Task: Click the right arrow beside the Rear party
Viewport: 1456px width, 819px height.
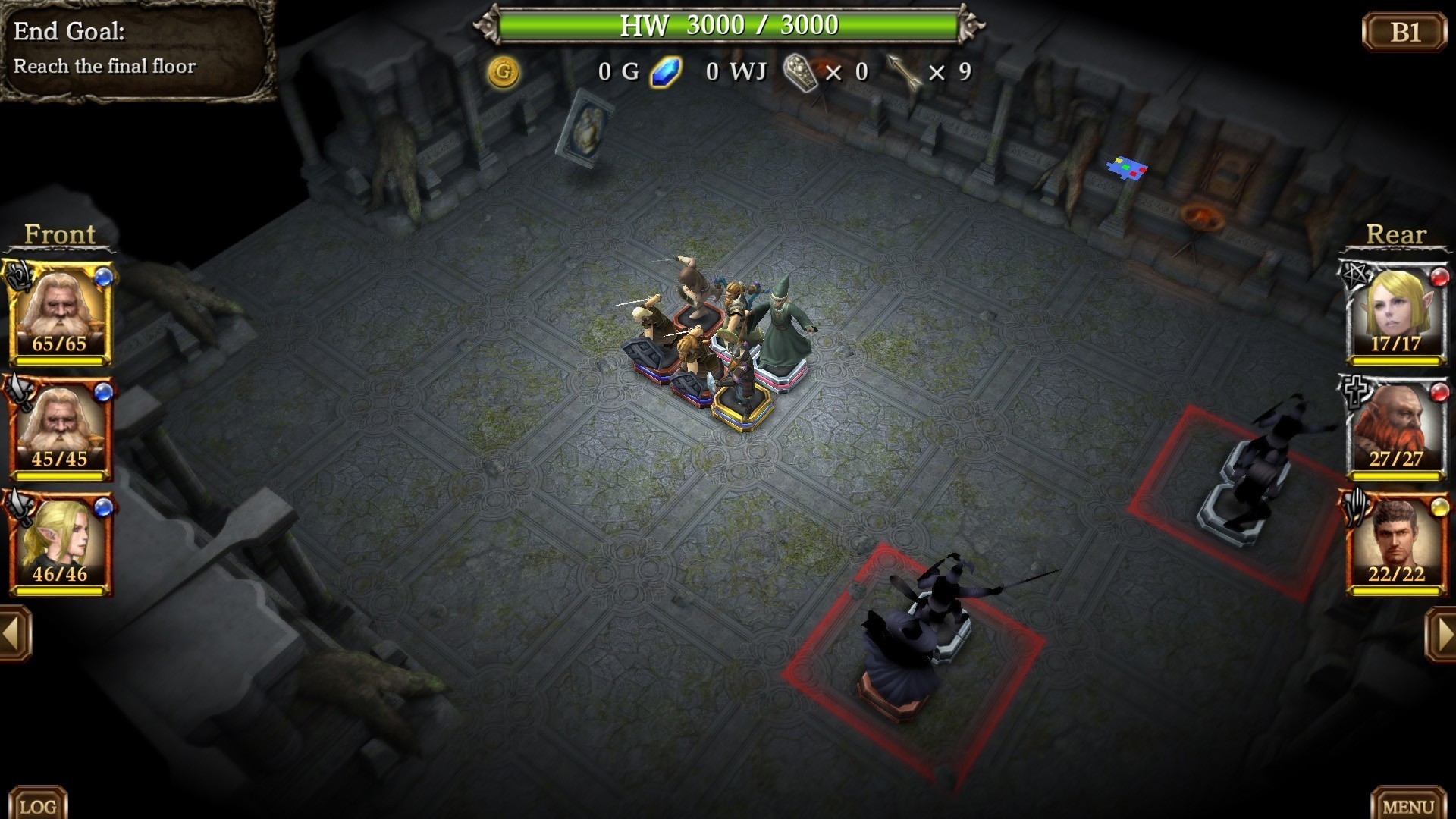Action: [1441, 634]
